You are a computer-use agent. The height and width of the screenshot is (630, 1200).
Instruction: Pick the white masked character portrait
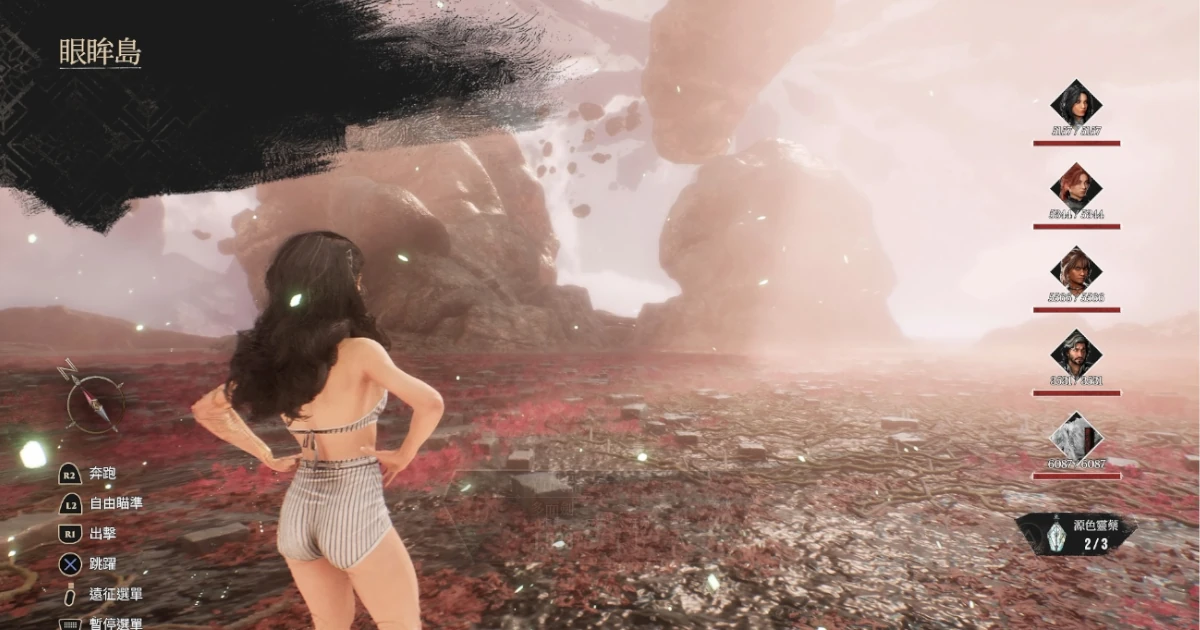point(1076,436)
